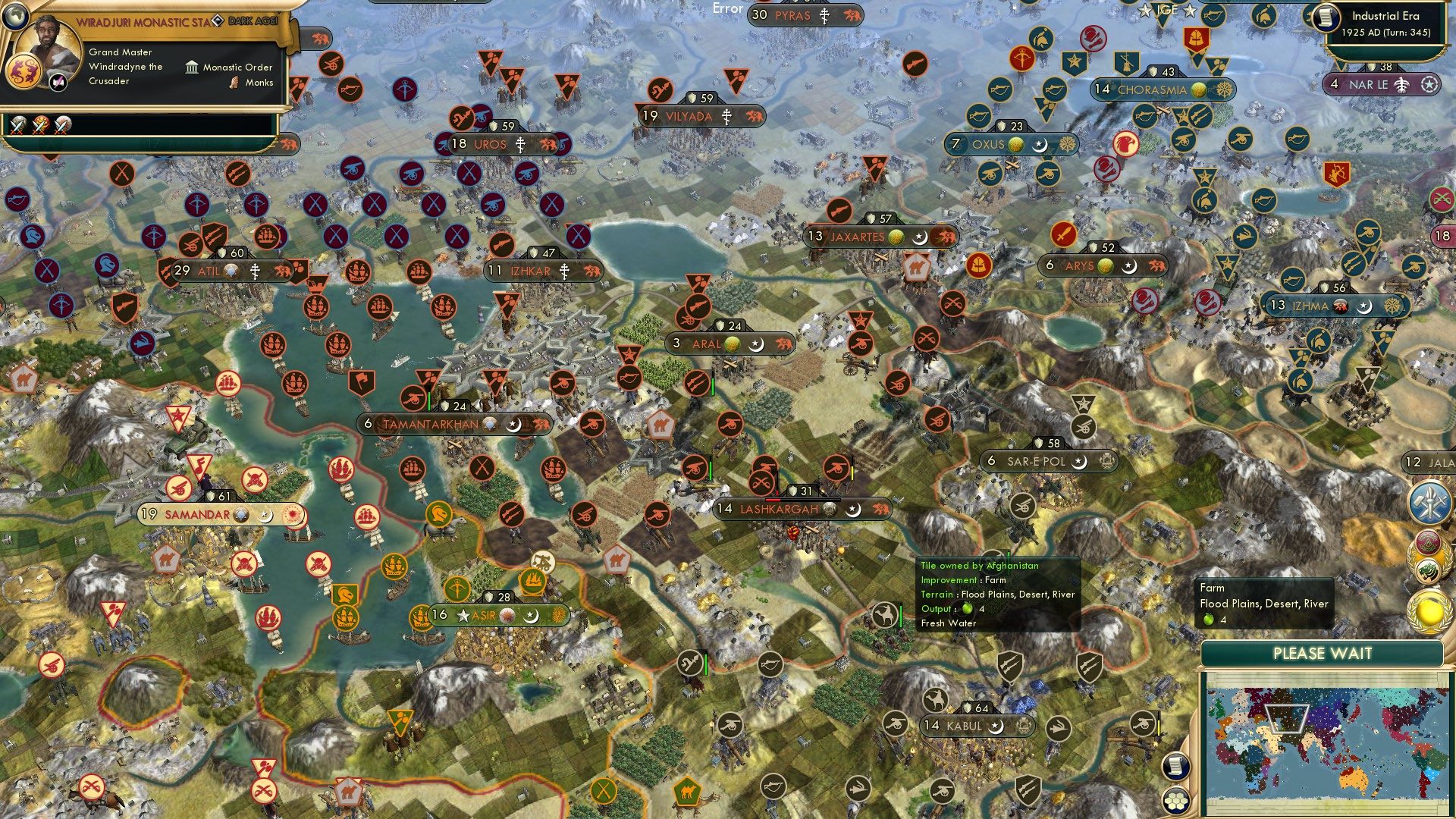Select the Monastic Order temple icon

pyautogui.click(x=192, y=68)
